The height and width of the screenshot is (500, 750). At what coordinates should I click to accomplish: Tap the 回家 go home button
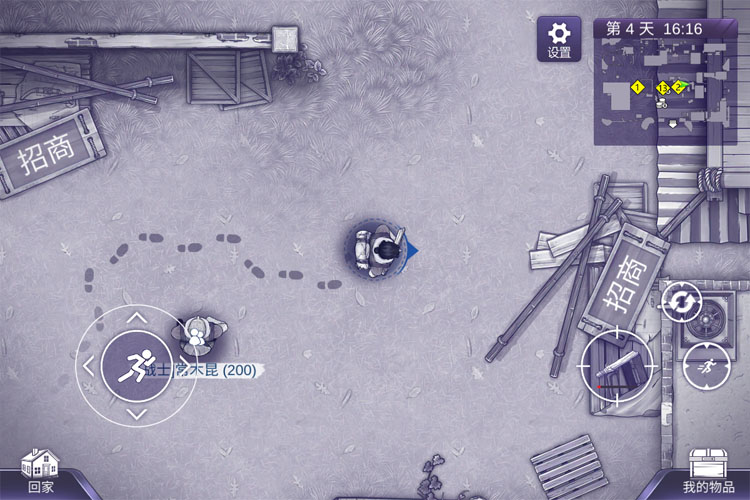40,472
